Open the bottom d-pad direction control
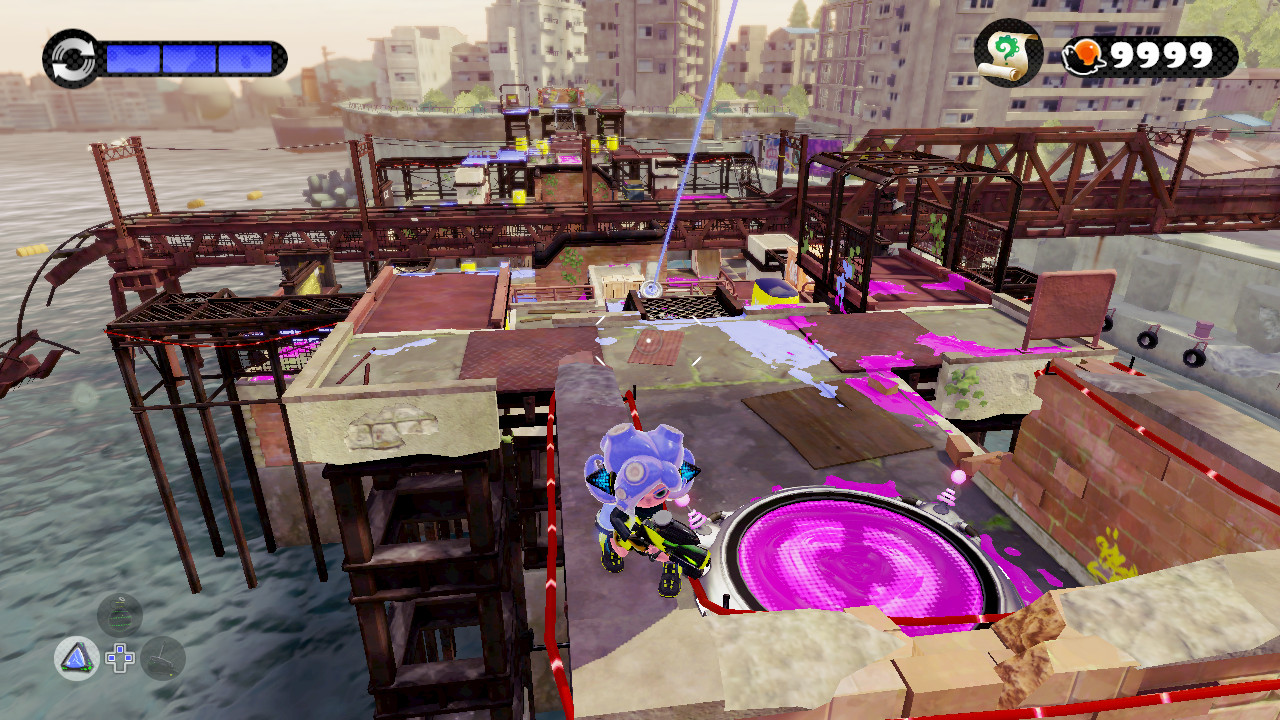 pyautogui.click(x=120, y=667)
